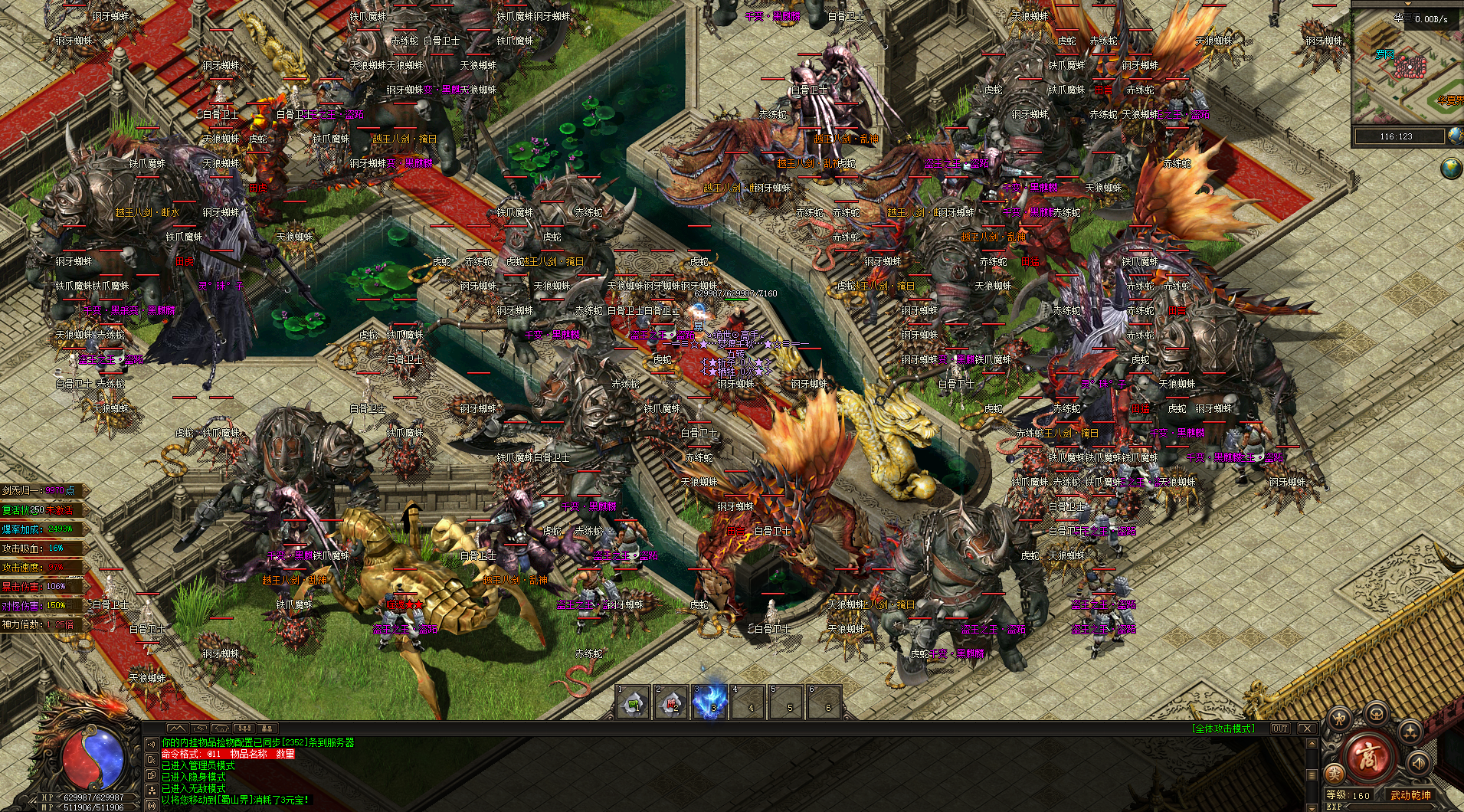Use the item in hotbar slot 1
This screenshot has width=1464, height=812.
[x=634, y=703]
